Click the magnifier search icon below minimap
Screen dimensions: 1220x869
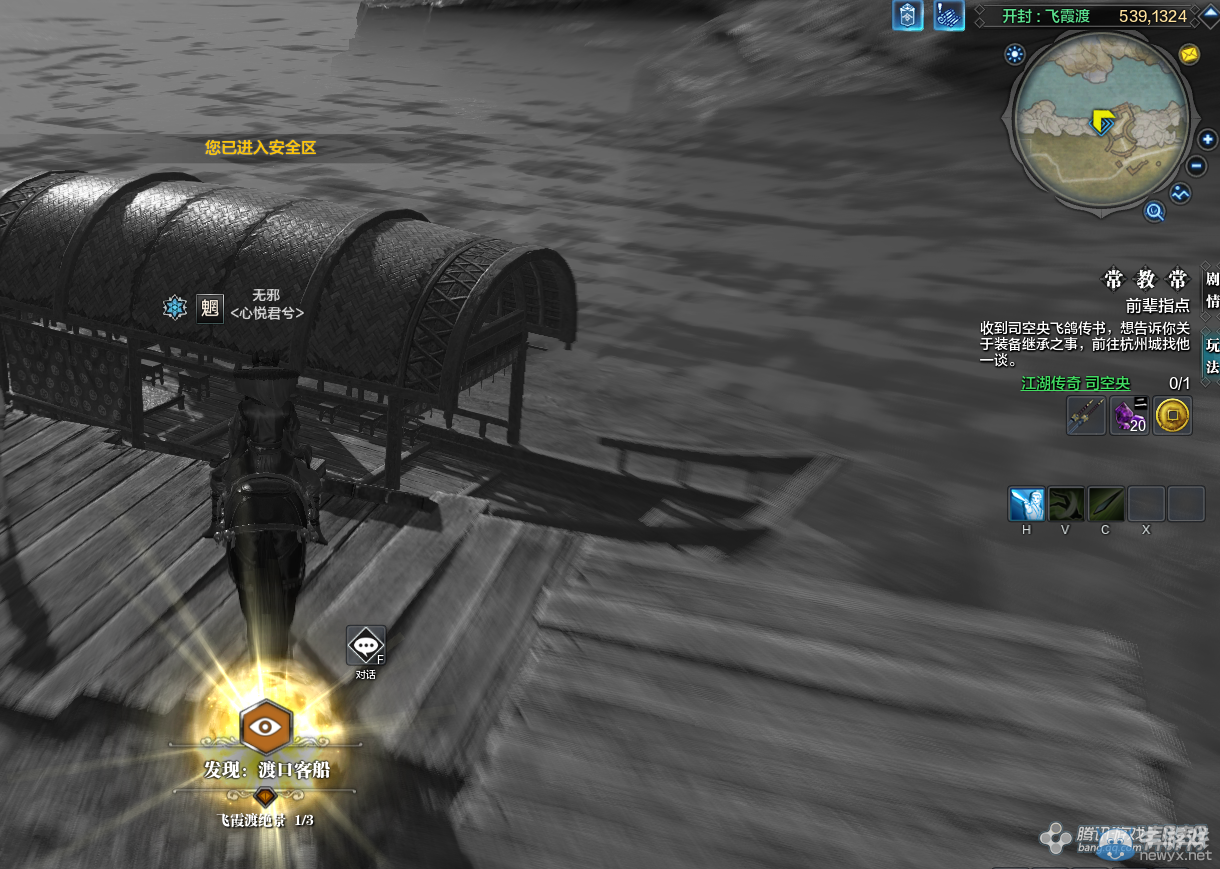click(1155, 211)
